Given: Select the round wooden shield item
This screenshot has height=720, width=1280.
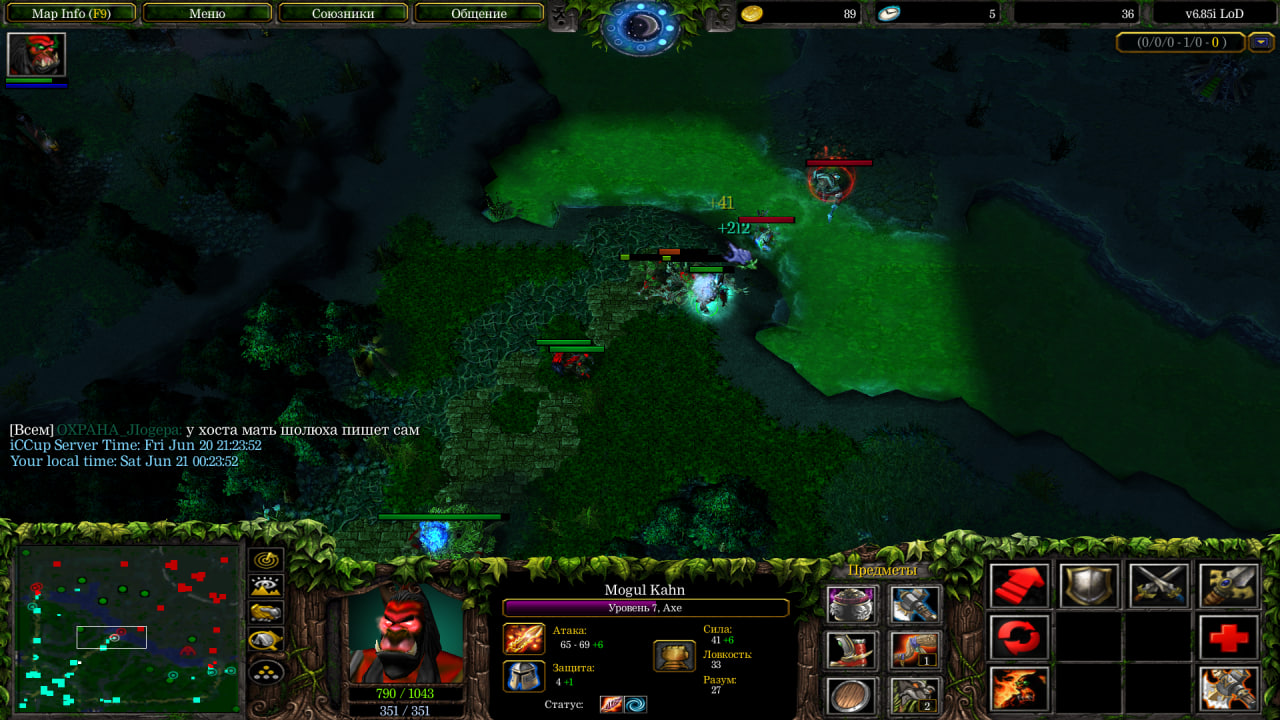Looking at the screenshot, I should click(852, 694).
